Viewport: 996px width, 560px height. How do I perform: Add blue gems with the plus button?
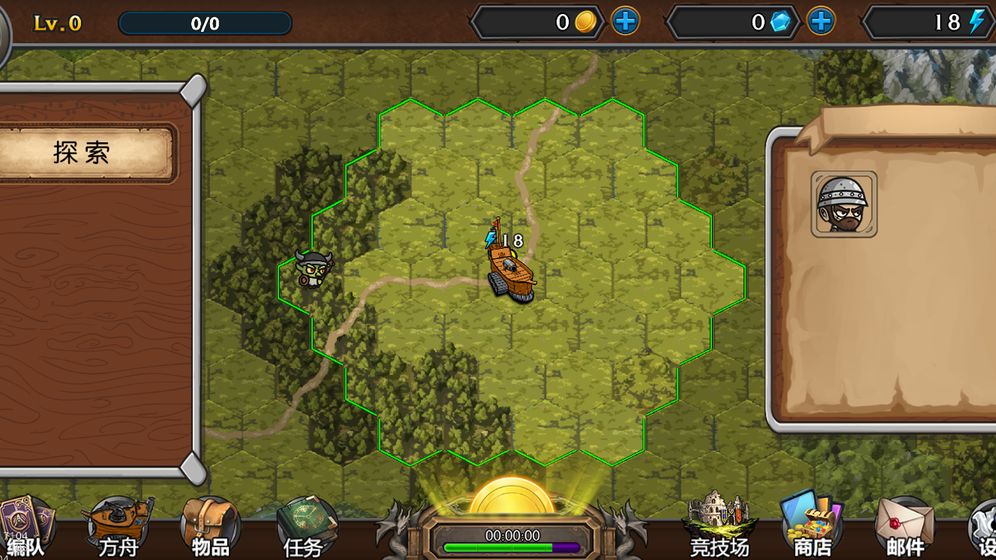(821, 22)
